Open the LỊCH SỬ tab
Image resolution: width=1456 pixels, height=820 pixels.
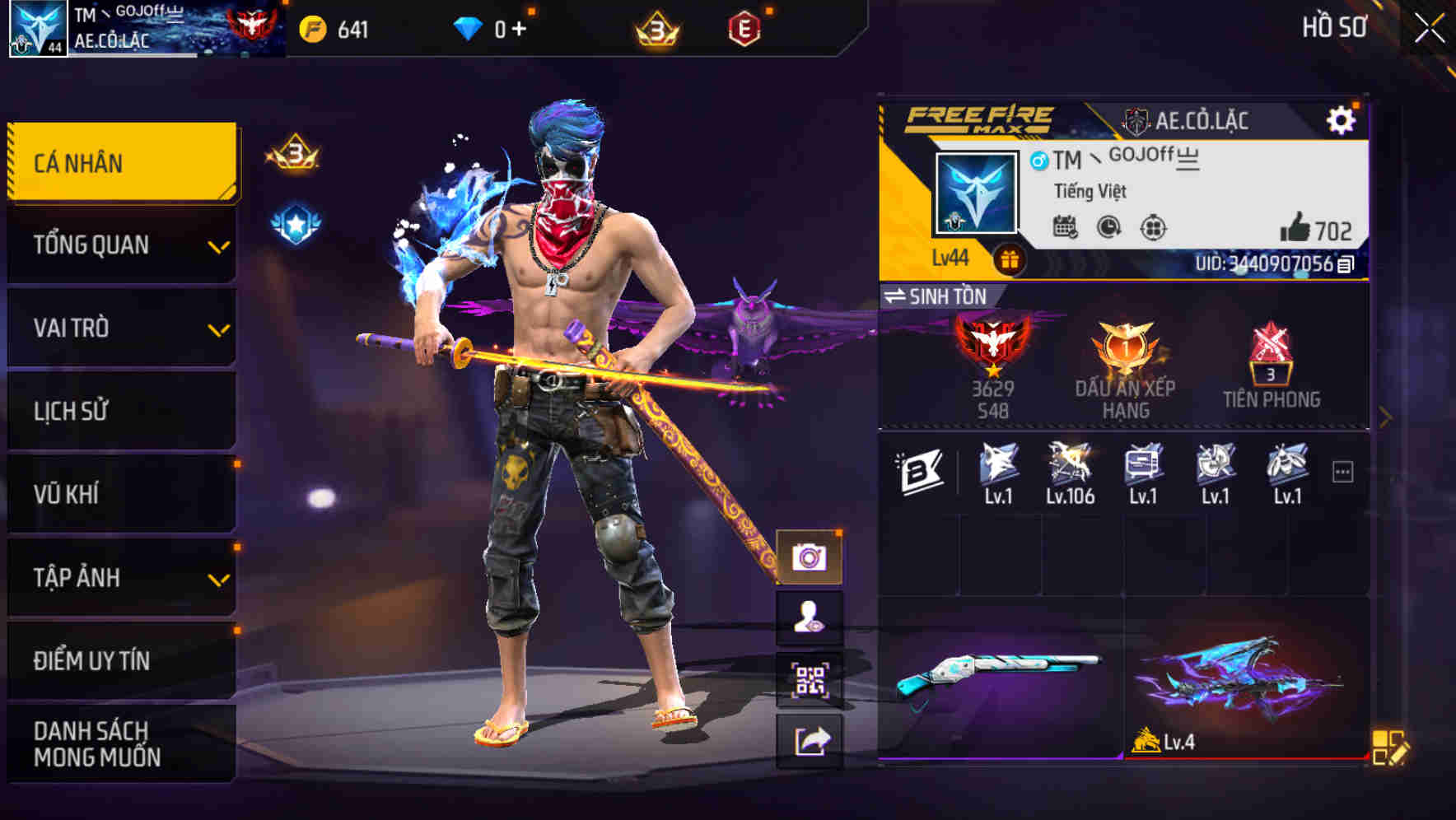coord(121,411)
